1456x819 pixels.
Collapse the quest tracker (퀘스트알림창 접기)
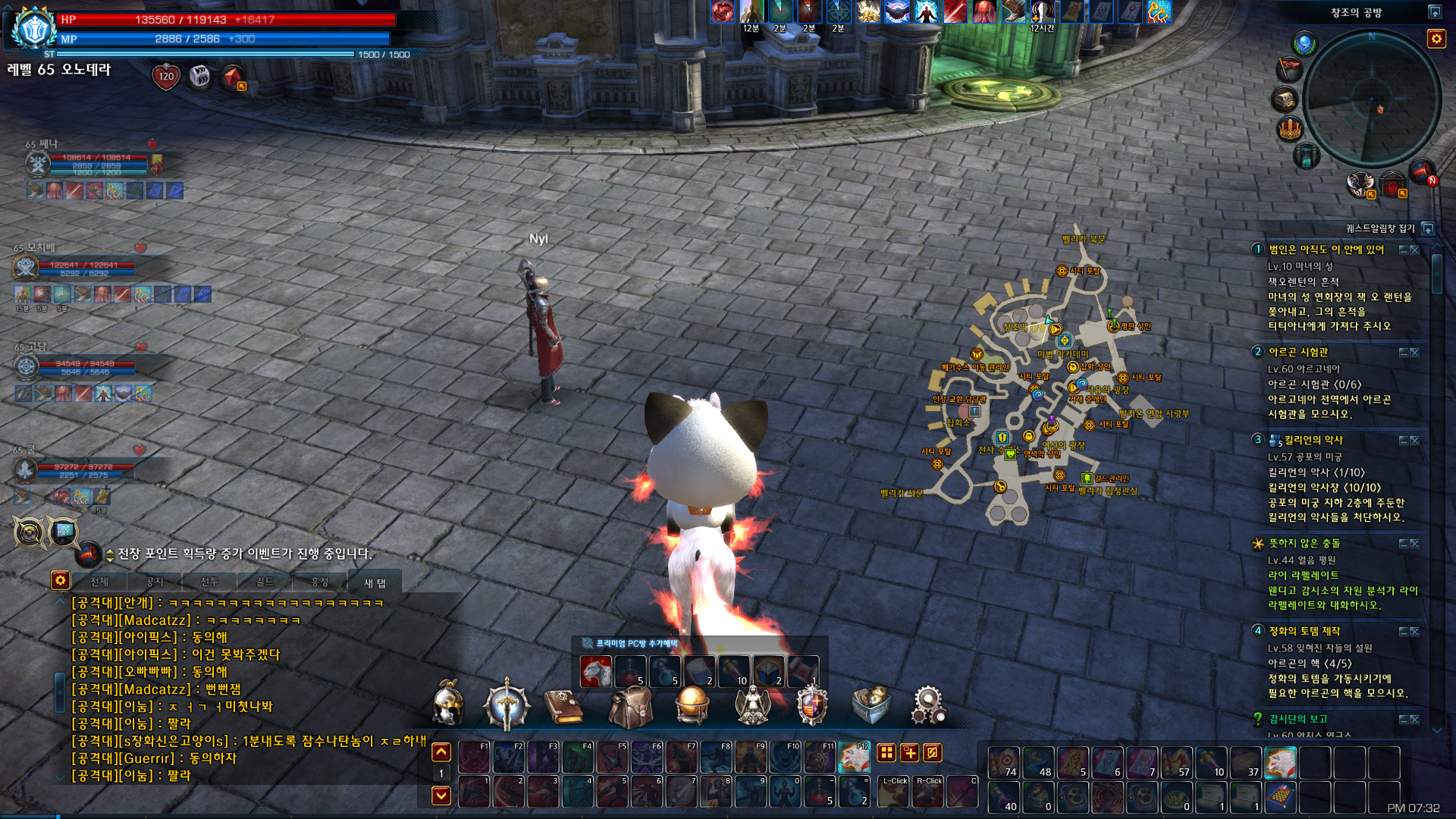coord(1429,228)
